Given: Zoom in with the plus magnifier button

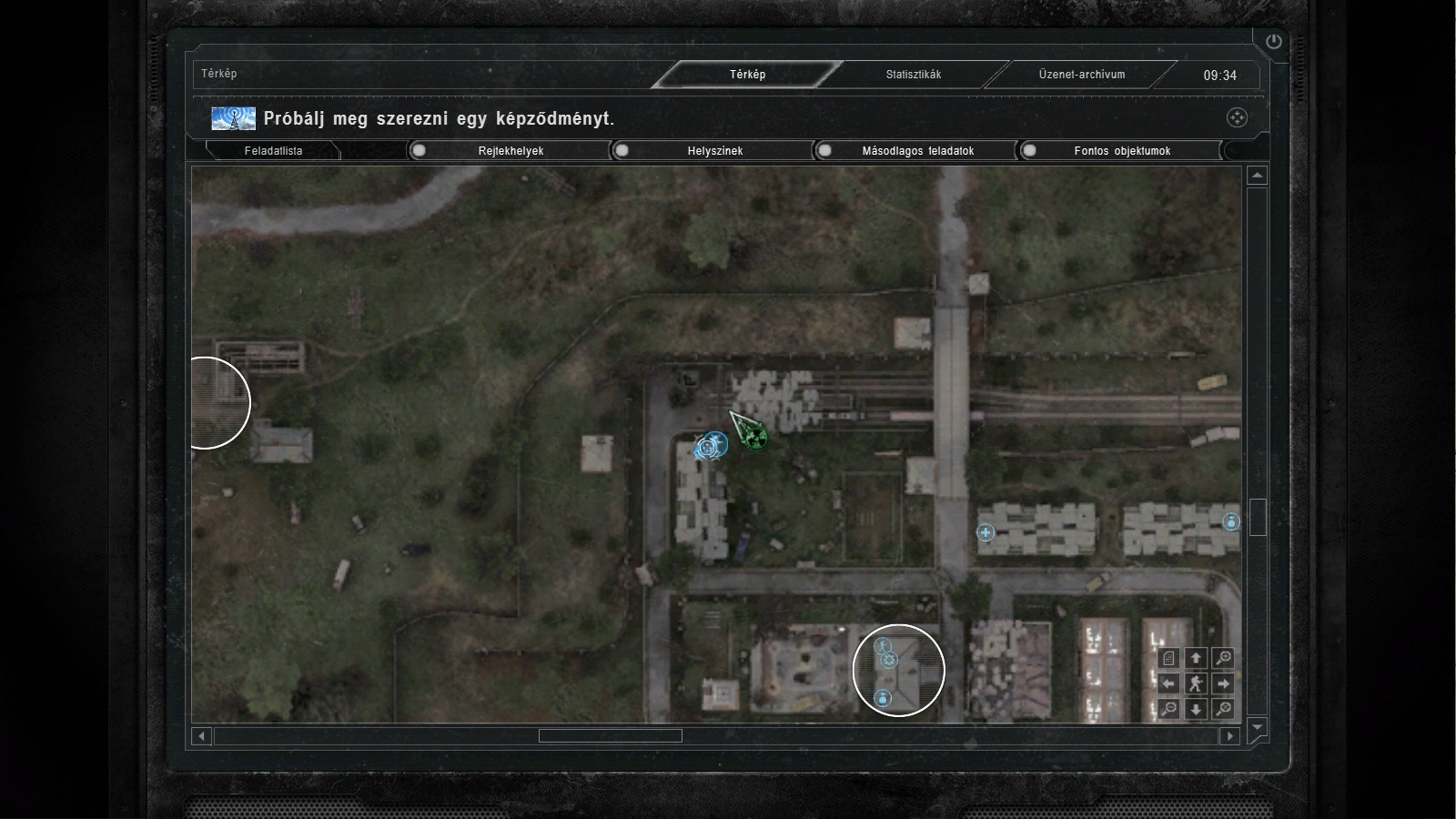Looking at the screenshot, I should coord(1224,658).
